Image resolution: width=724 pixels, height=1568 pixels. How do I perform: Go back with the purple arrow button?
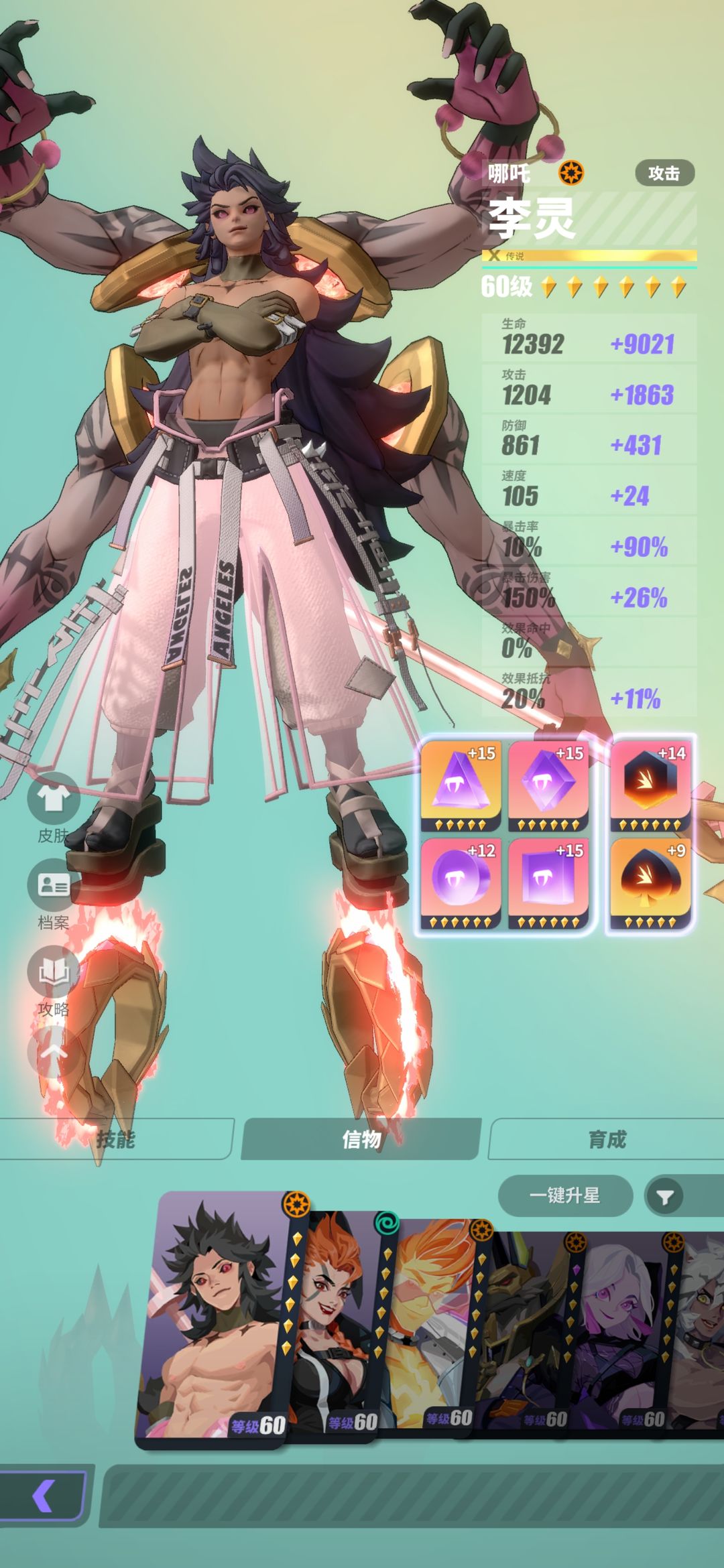click(43, 1495)
